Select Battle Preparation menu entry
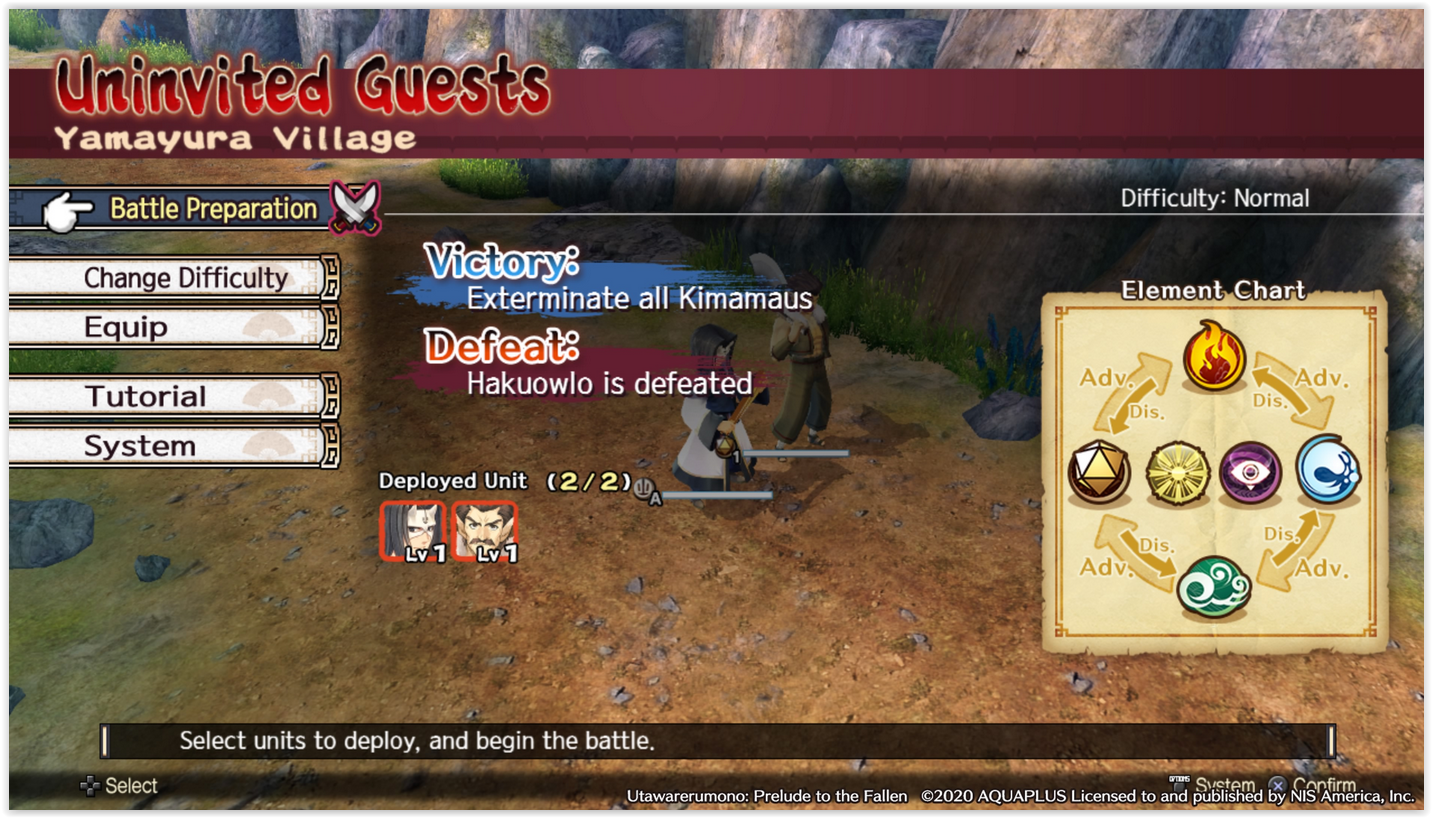 point(212,209)
